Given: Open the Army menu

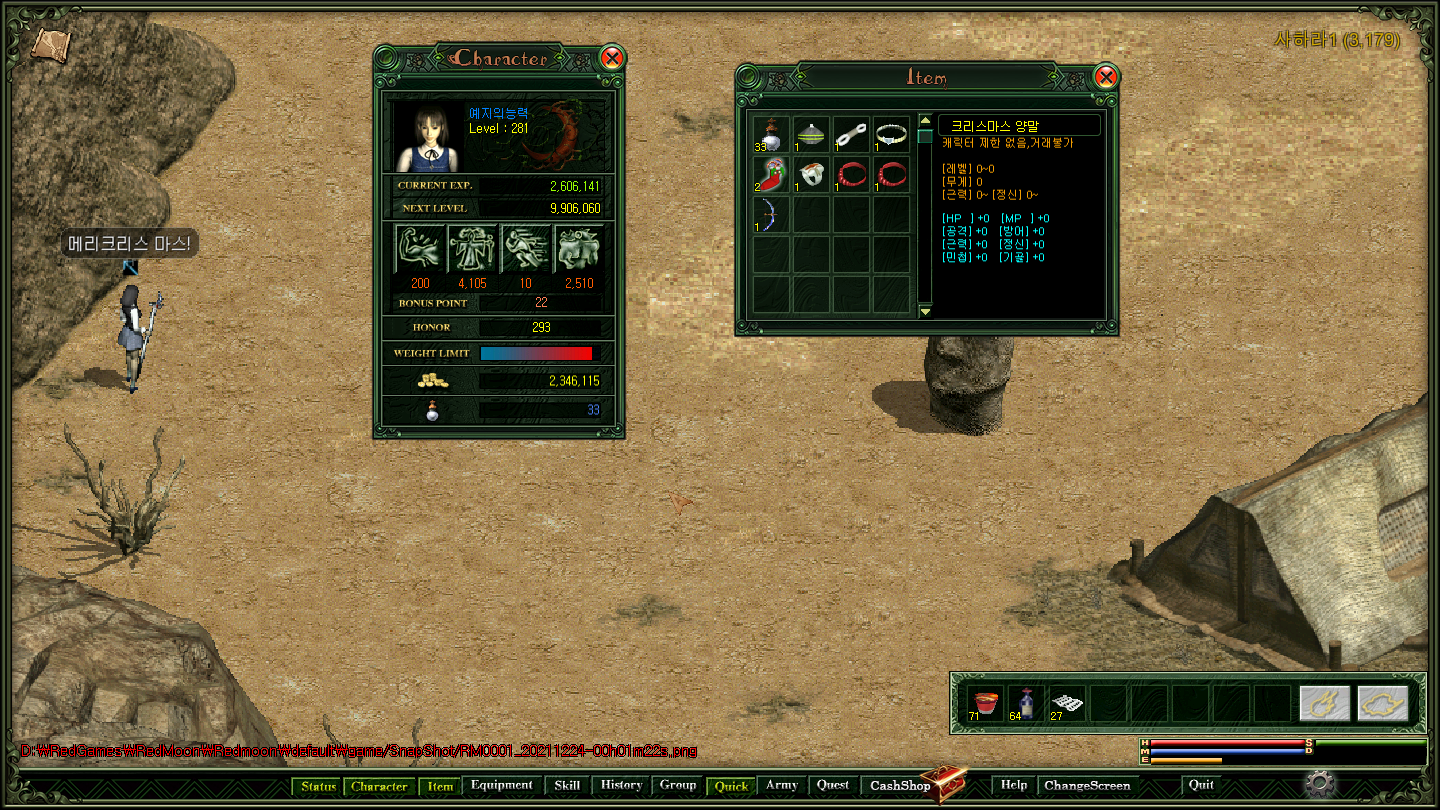Looking at the screenshot, I should pyautogui.click(x=781, y=786).
